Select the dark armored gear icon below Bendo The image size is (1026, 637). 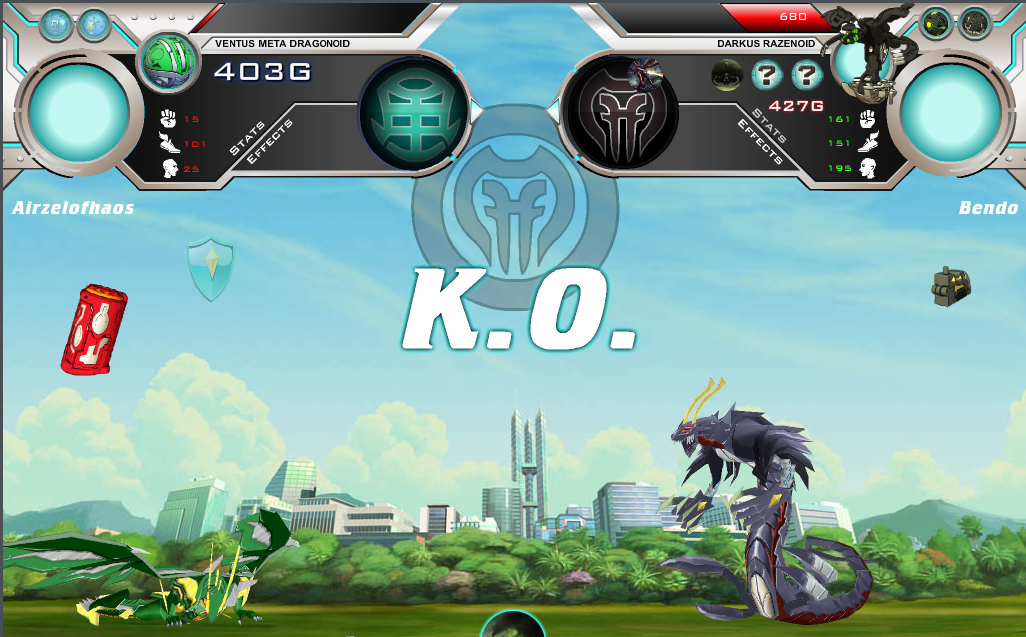(x=950, y=287)
